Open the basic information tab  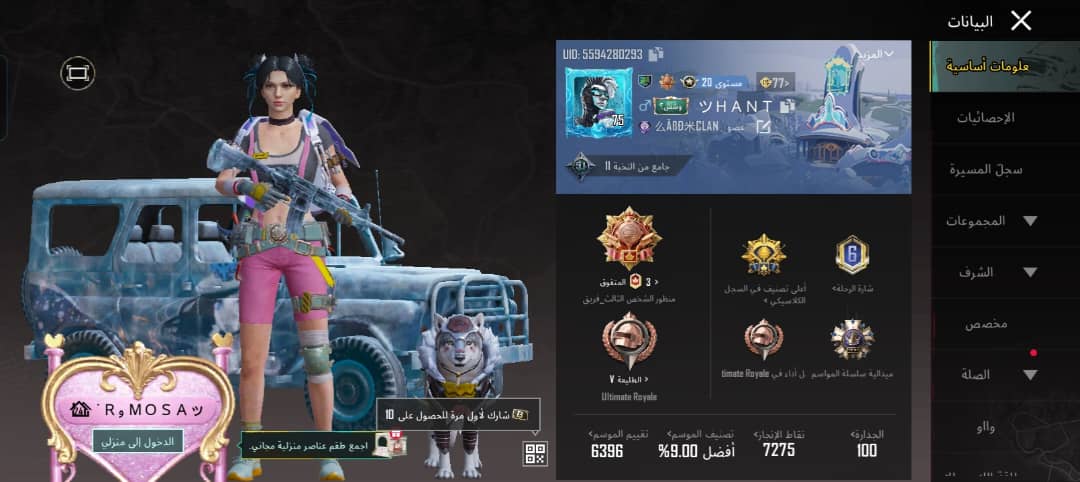click(1005, 67)
